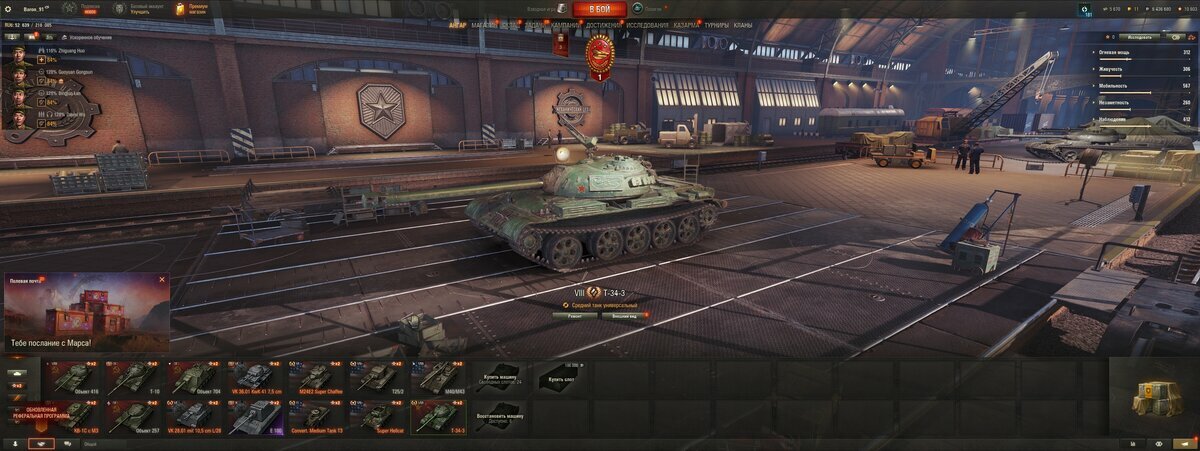1200x451 pixels.
Task: Open the Кланы clans tab
Action: (743, 25)
